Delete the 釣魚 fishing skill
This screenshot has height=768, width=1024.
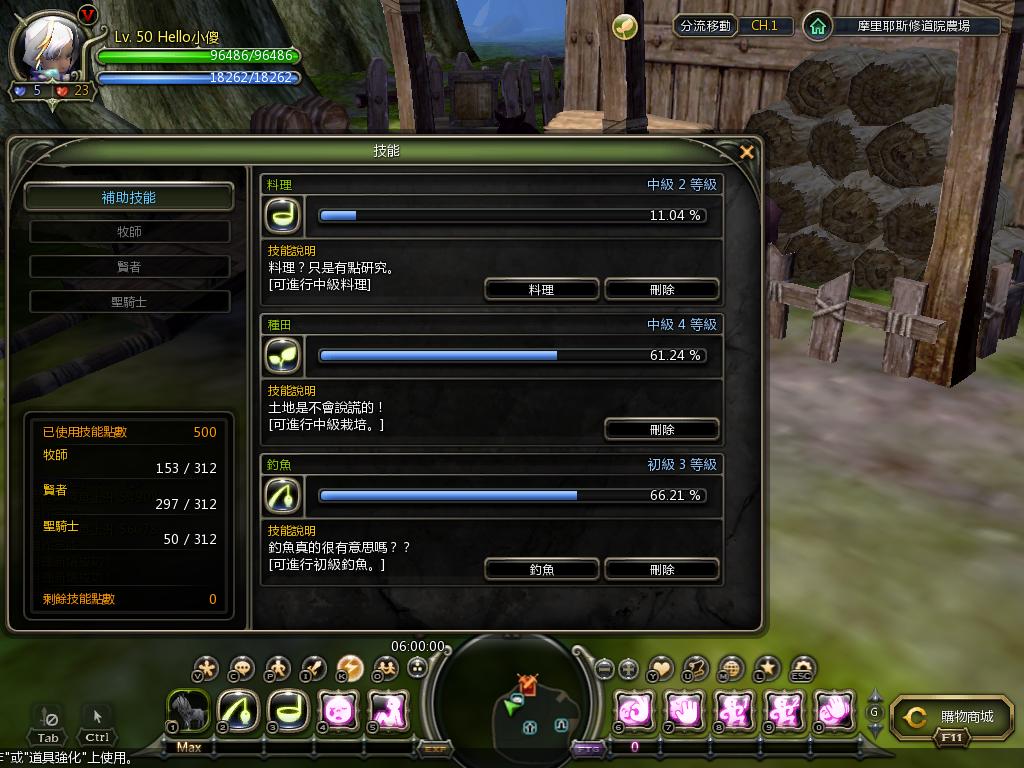pos(661,569)
